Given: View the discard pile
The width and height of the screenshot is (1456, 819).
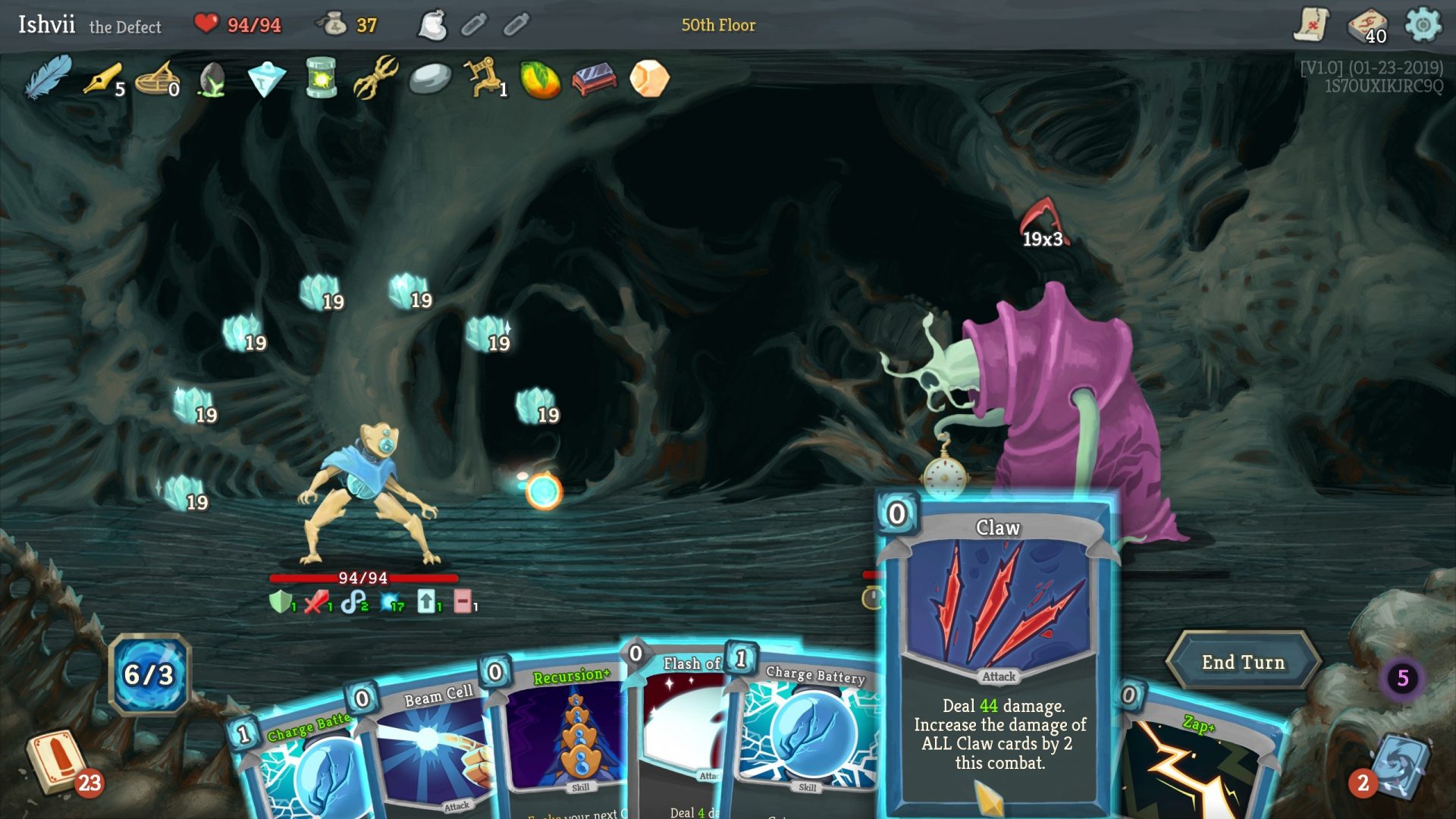Looking at the screenshot, I should [x=1399, y=766].
